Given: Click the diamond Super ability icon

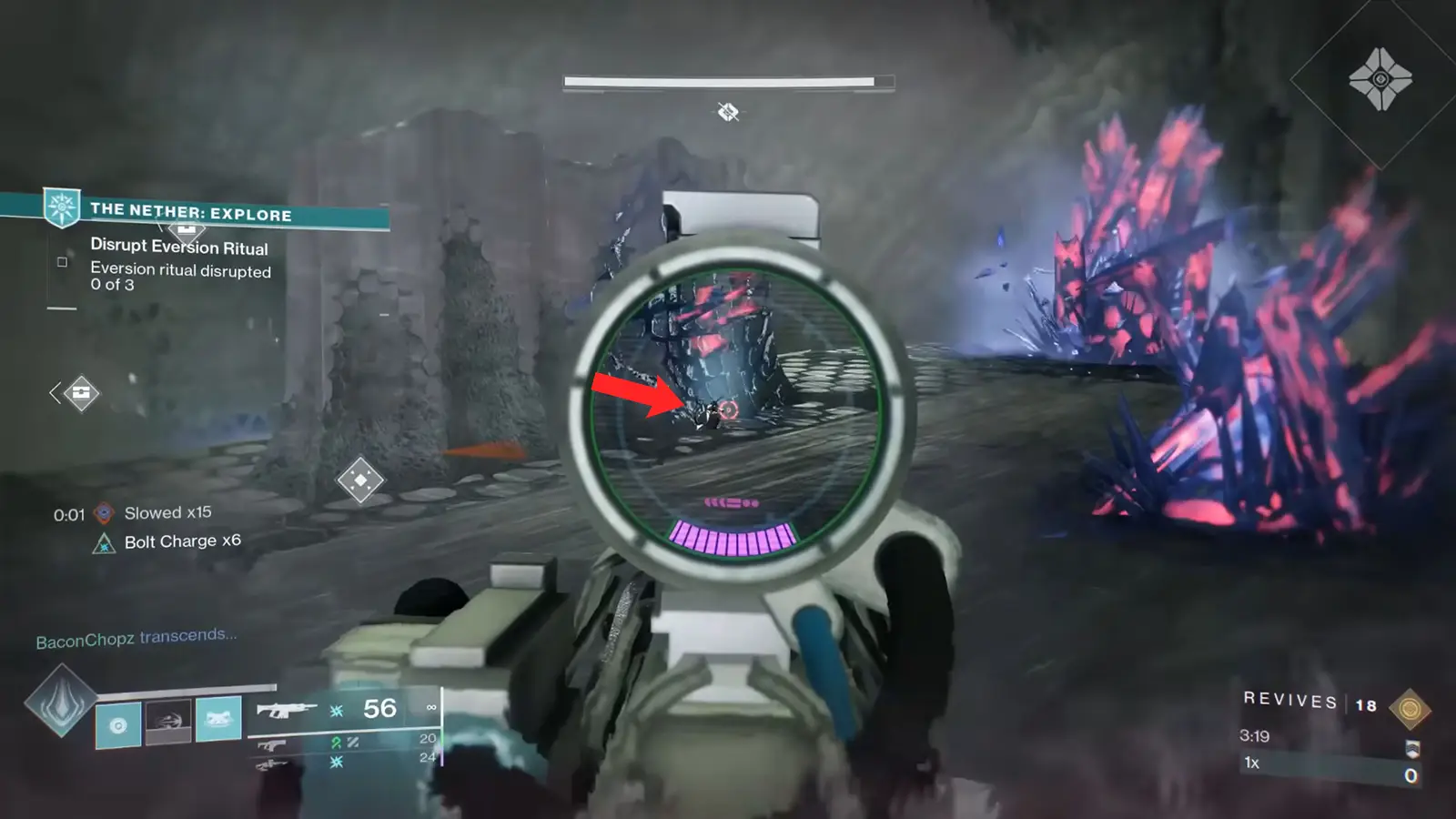Looking at the screenshot, I should click(x=62, y=703).
